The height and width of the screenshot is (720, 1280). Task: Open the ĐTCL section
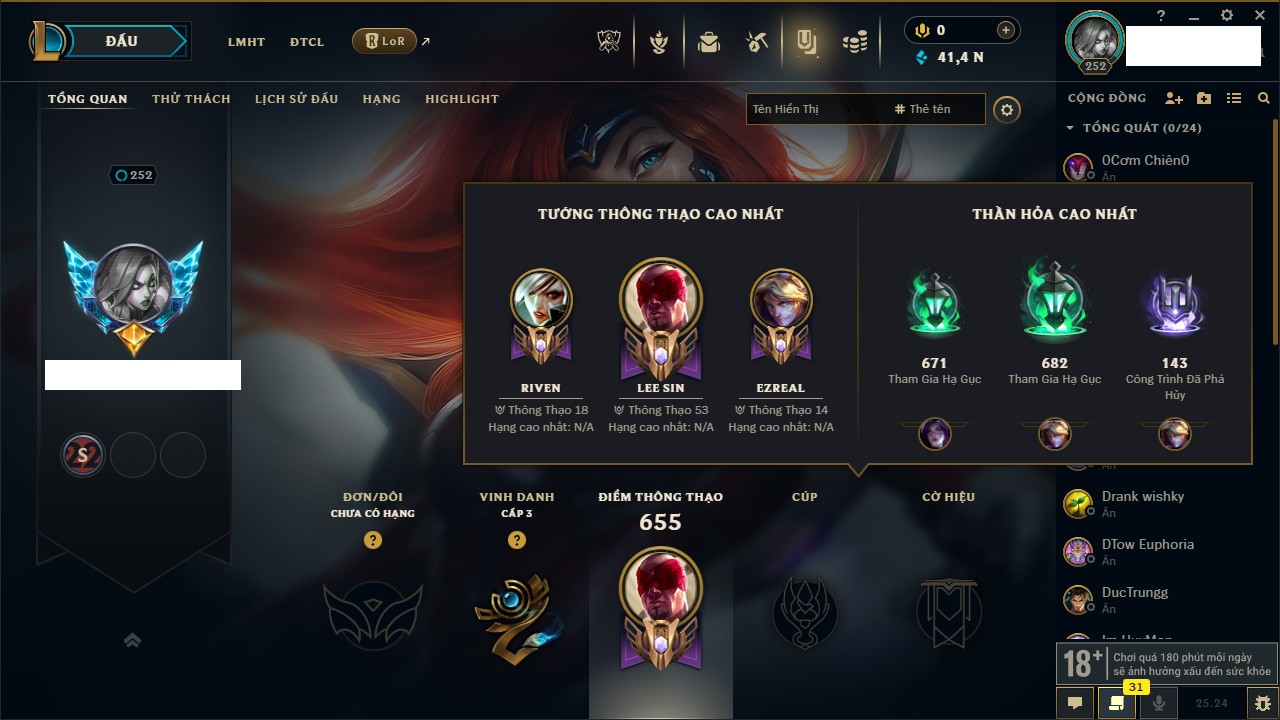point(307,42)
